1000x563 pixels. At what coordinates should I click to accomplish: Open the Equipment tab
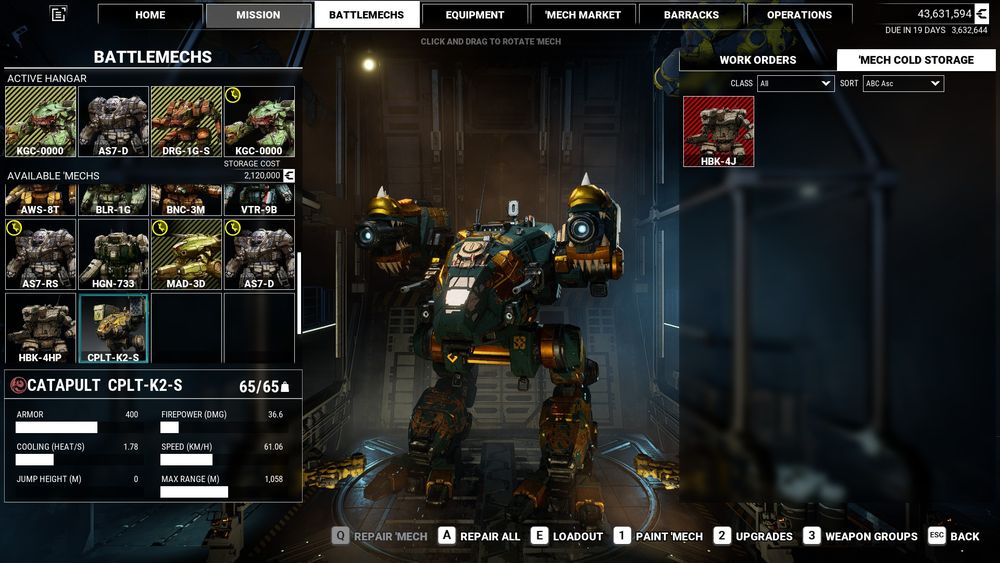point(475,15)
